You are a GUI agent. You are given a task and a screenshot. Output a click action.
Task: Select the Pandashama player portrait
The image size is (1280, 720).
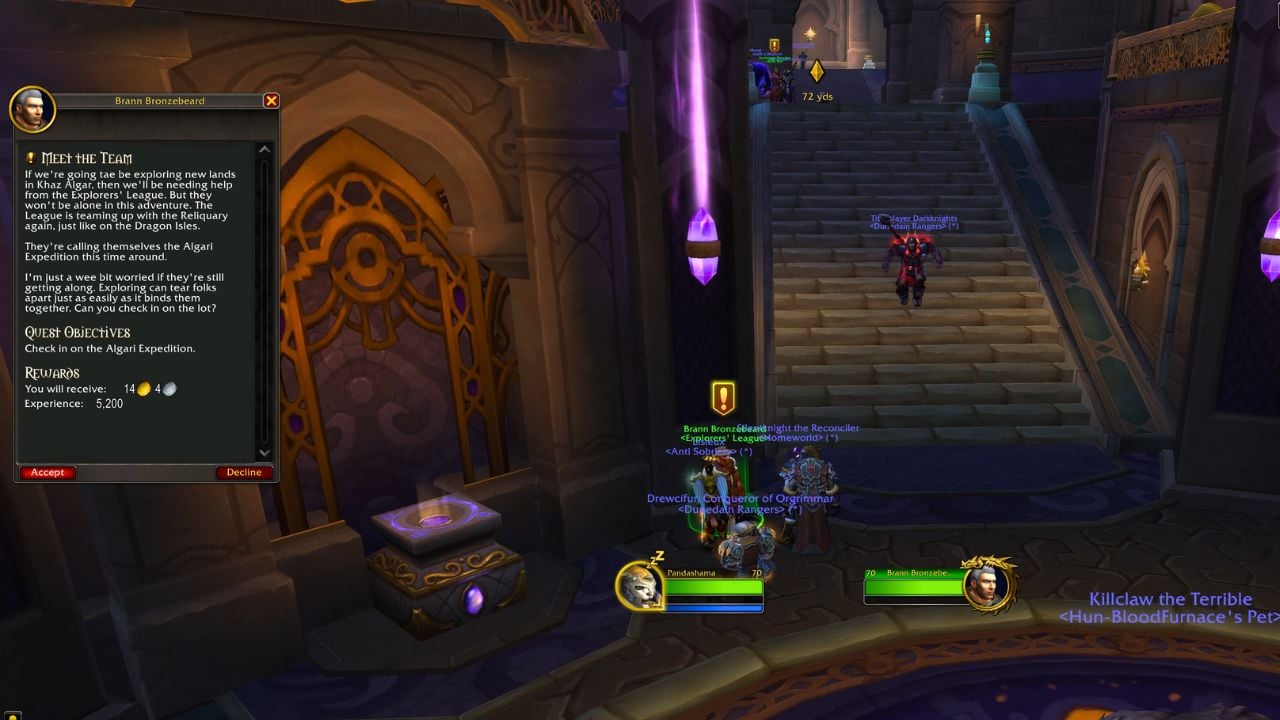click(638, 587)
